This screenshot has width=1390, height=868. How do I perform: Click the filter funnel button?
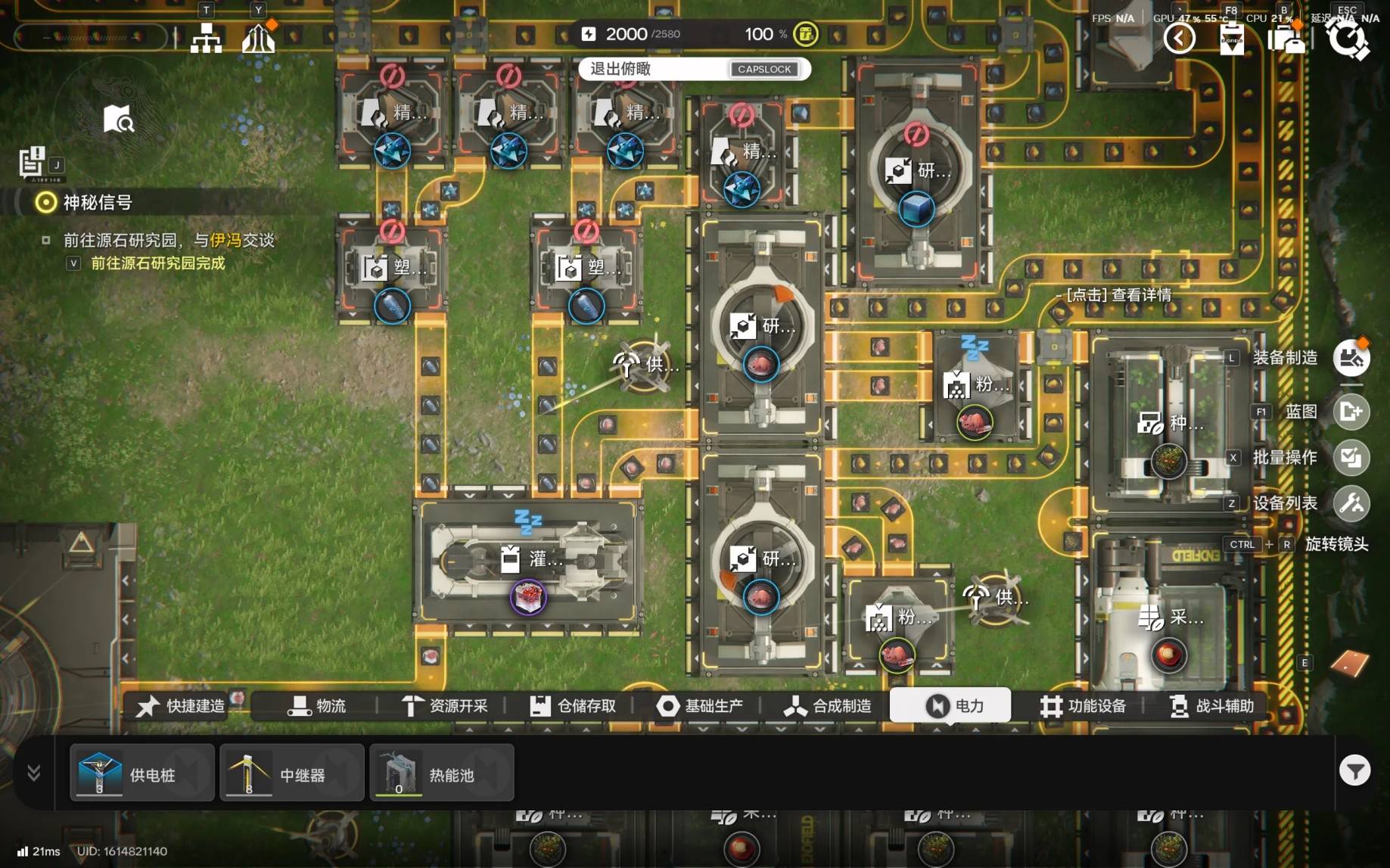coord(1354,771)
